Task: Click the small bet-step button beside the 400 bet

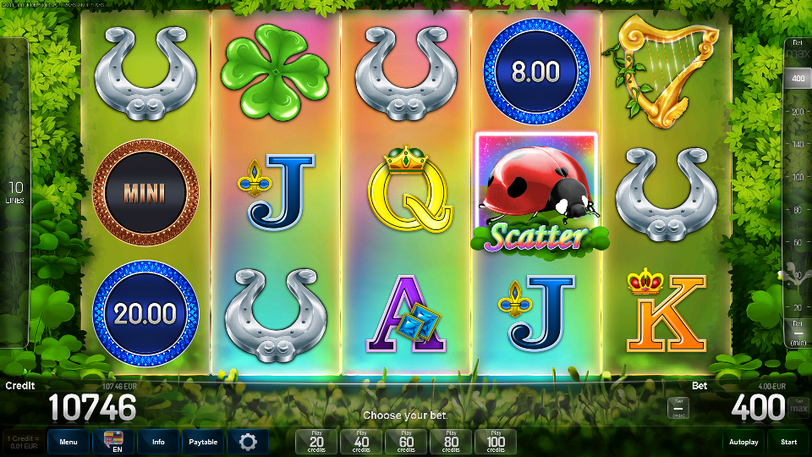Action: 678,408
